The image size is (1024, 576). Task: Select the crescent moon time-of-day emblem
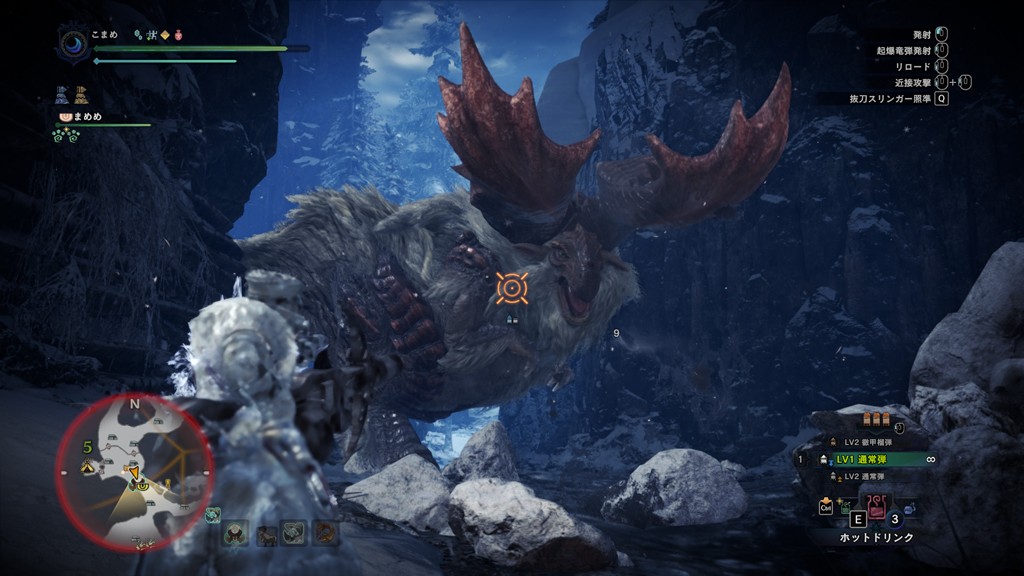pyautogui.click(x=74, y=41)
